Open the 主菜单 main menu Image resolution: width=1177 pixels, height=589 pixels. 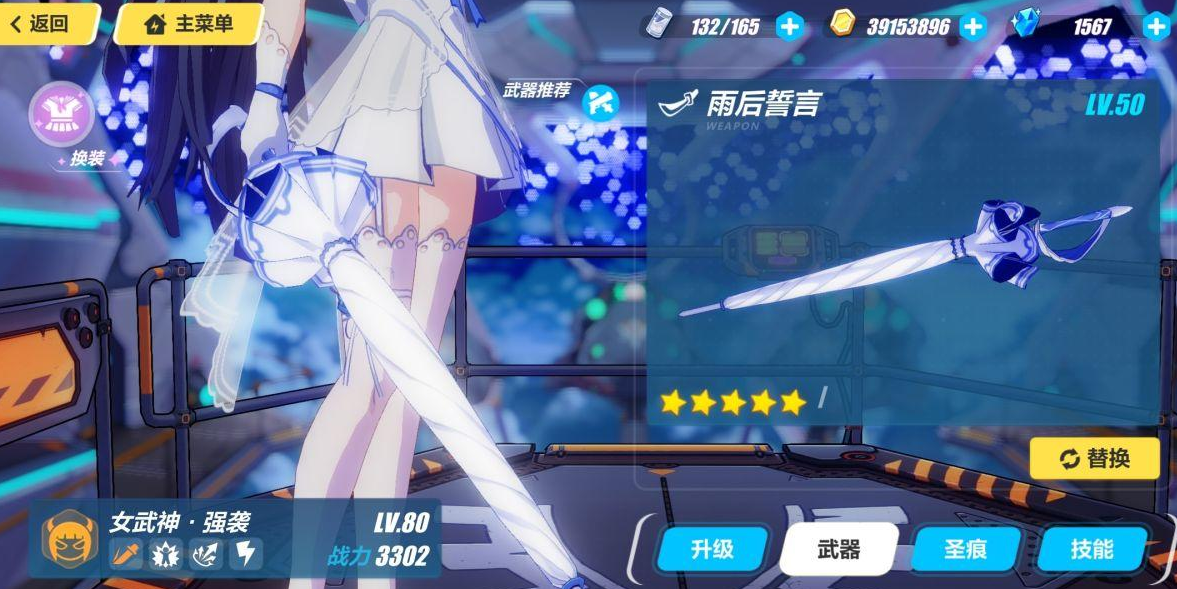point(188,23)
